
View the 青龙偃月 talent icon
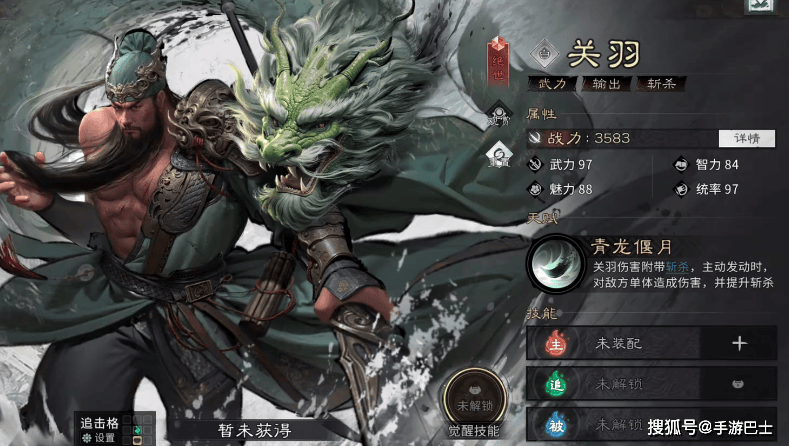tap(555, 263)
